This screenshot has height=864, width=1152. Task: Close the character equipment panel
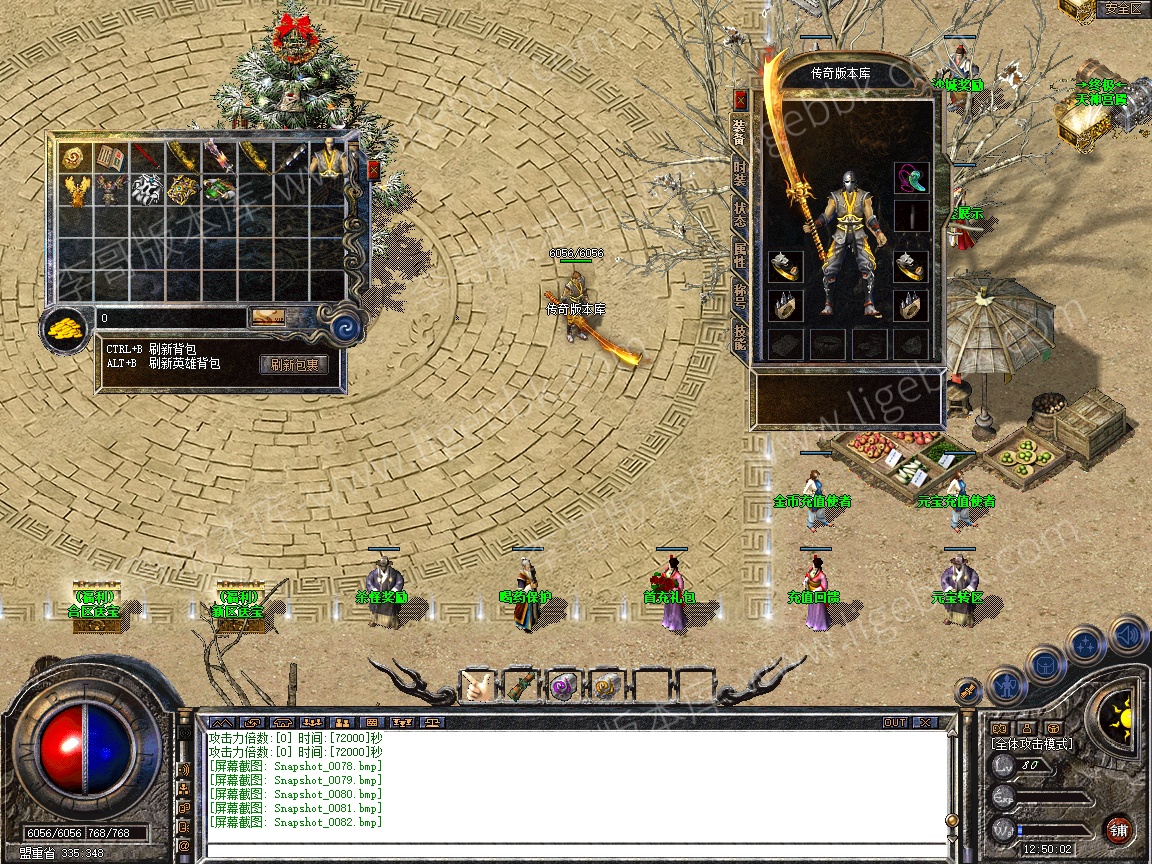pos(740,99)
